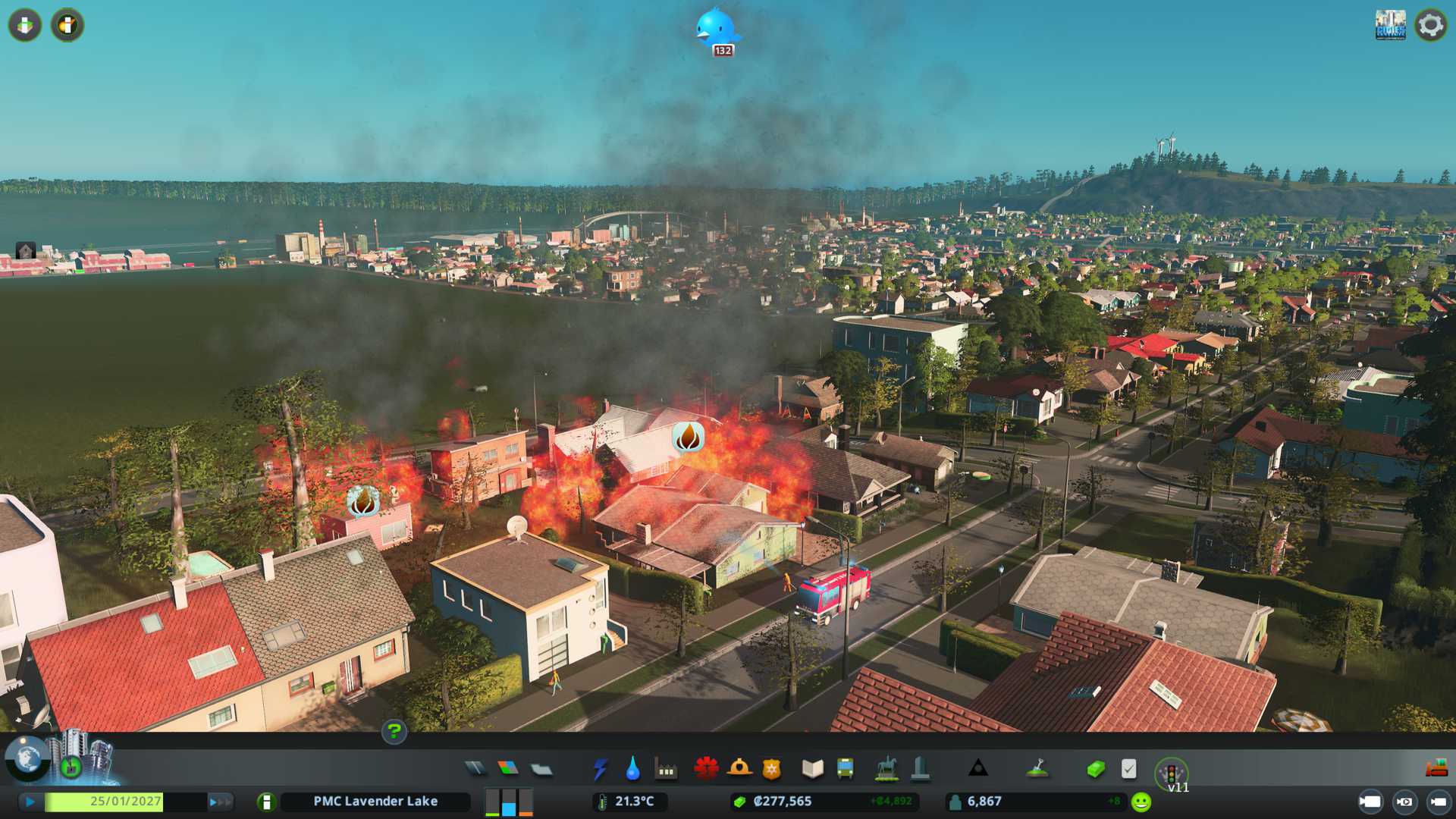1456x819 pixels.
Task: Open the Education book menu
Action: click(x=812, y=769)
